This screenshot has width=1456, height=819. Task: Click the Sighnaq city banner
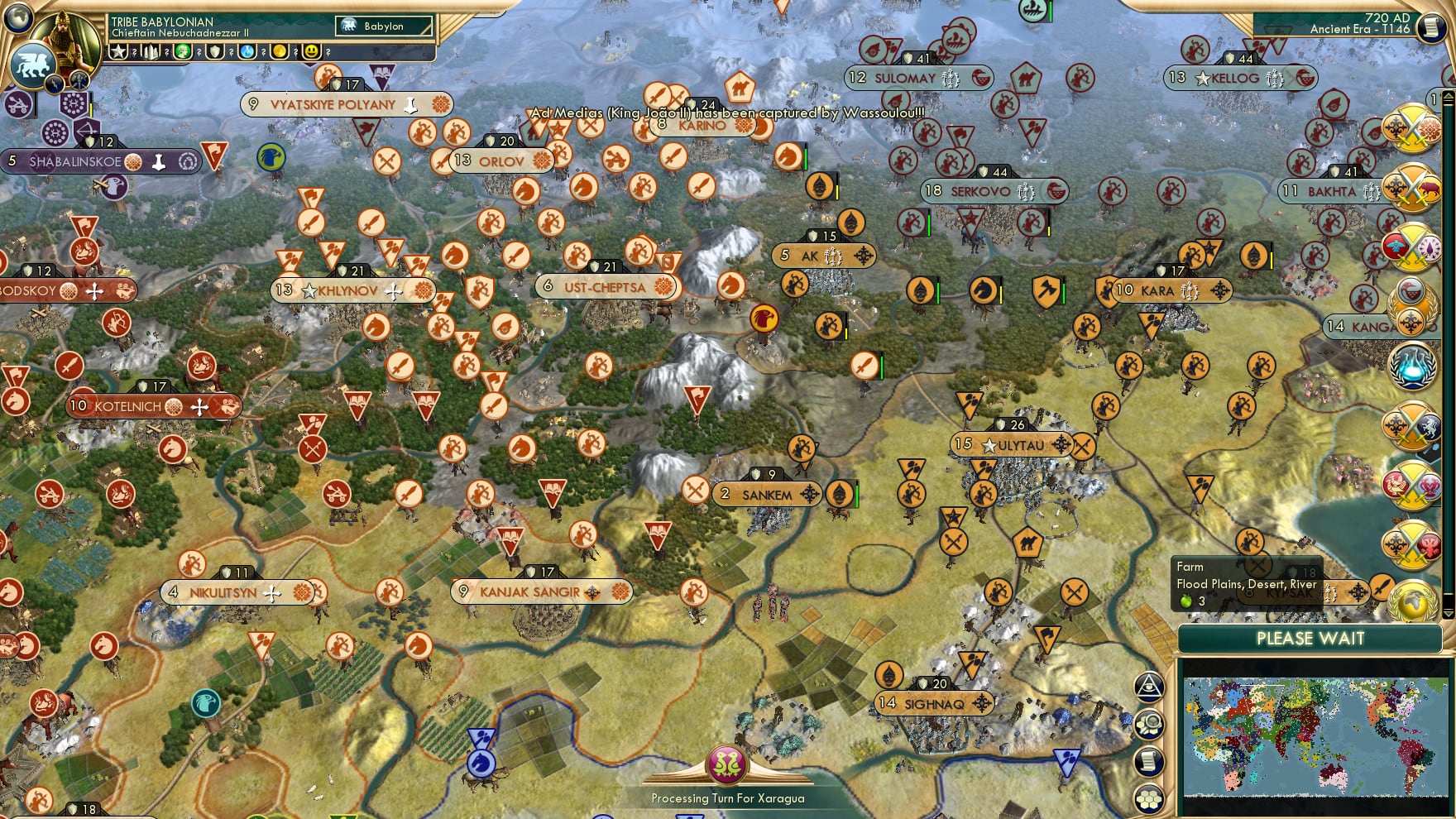(935, 703)
